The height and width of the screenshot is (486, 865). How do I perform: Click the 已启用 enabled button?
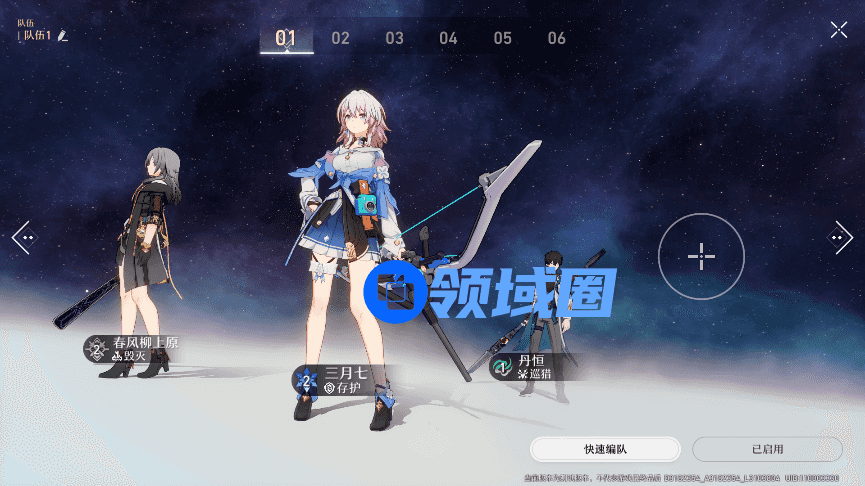[767, 449]
